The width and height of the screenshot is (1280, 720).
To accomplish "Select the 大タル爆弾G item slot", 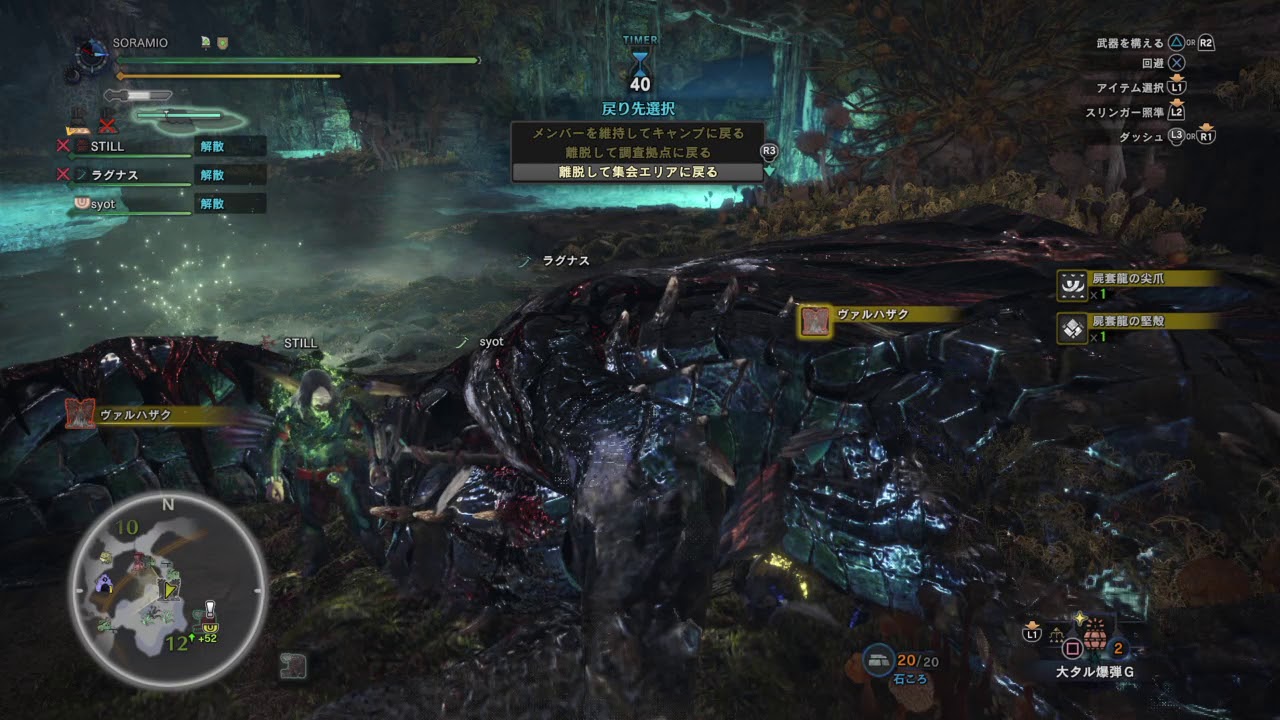I will click(1097, 647).
